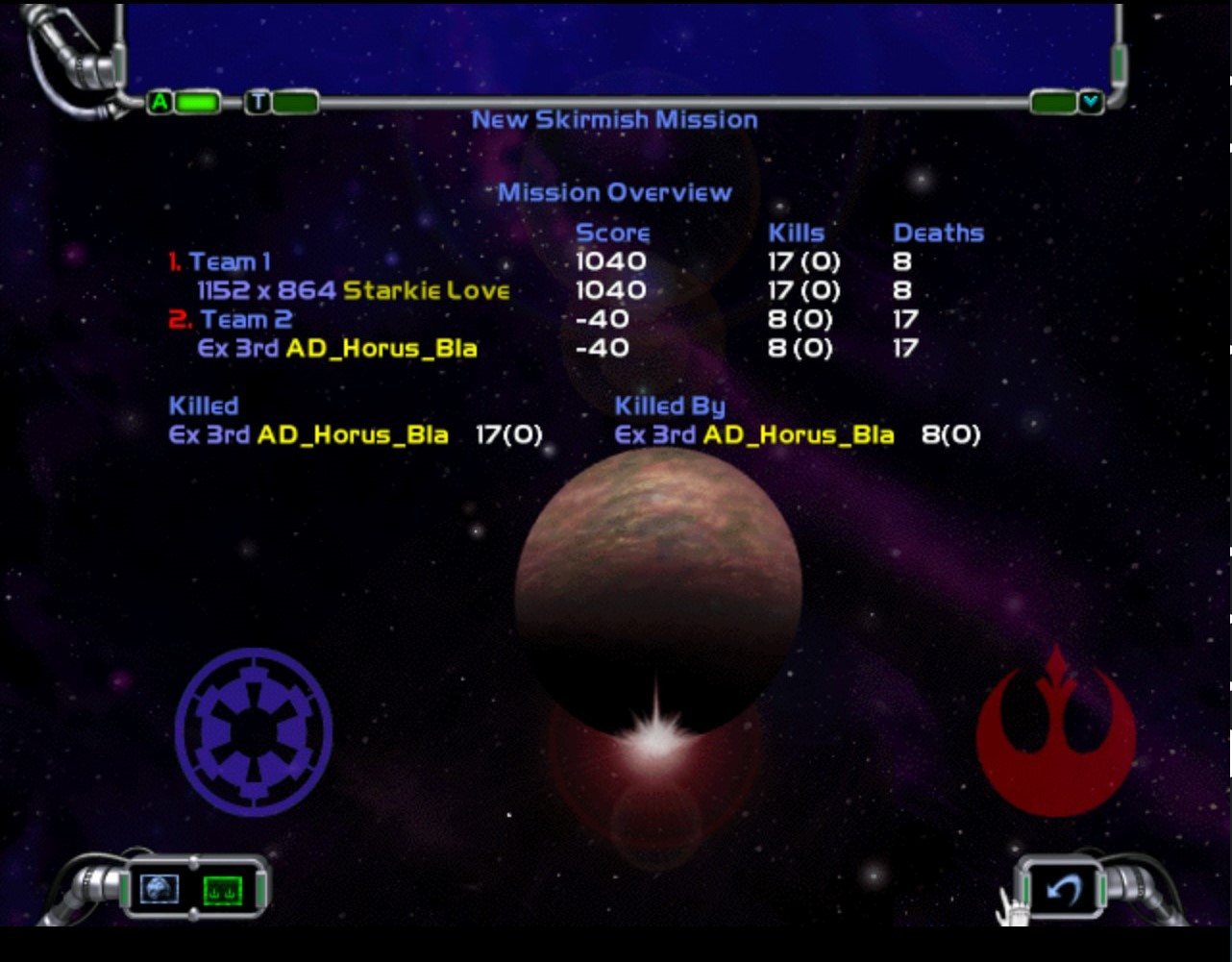Select the Team 1 score row
Image resolution: width=1232 pixels, height=962 pixels.
pyautogui.click(x=230, y=261)
